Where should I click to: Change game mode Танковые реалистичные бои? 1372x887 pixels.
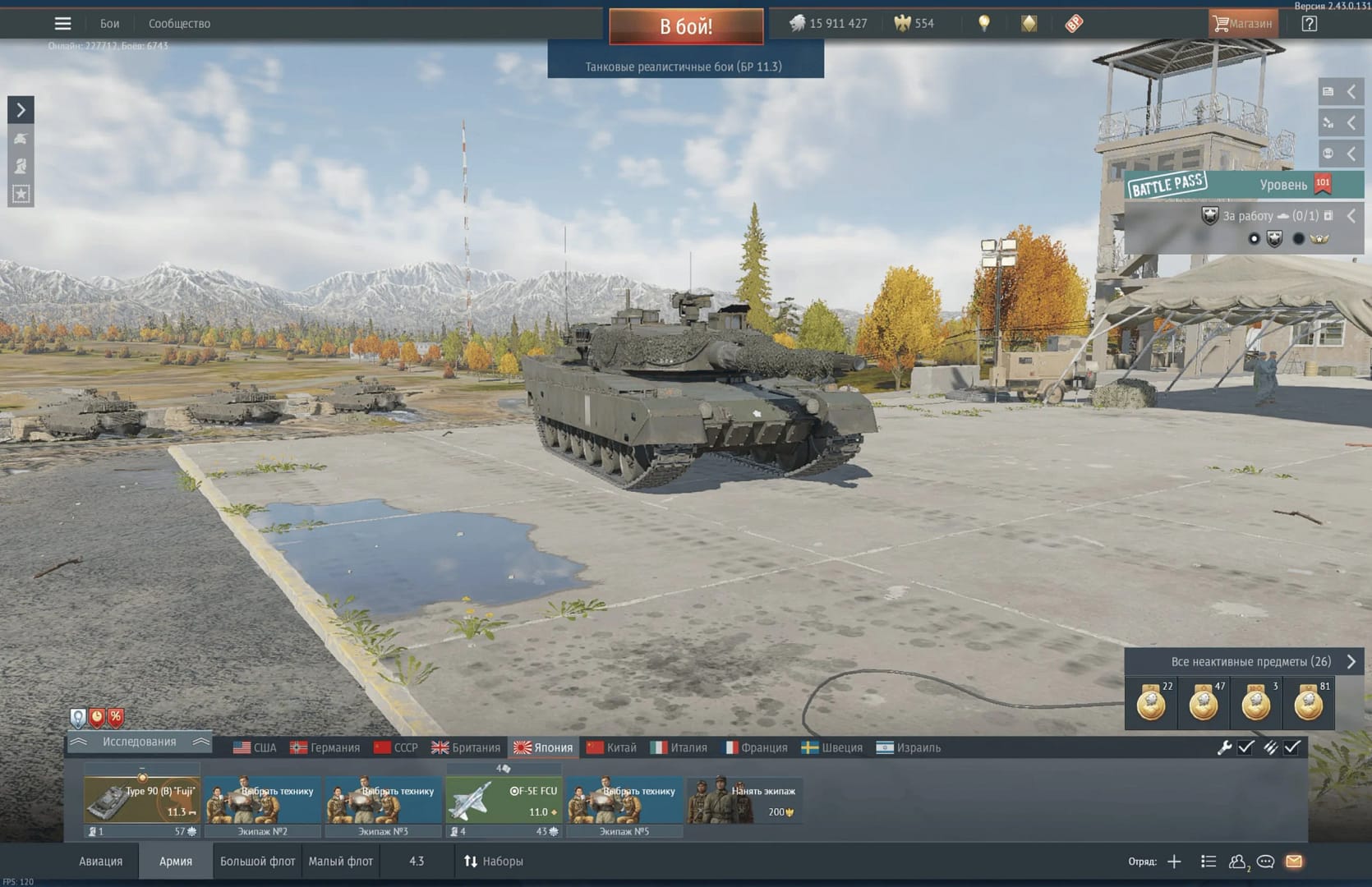[684, 67]
